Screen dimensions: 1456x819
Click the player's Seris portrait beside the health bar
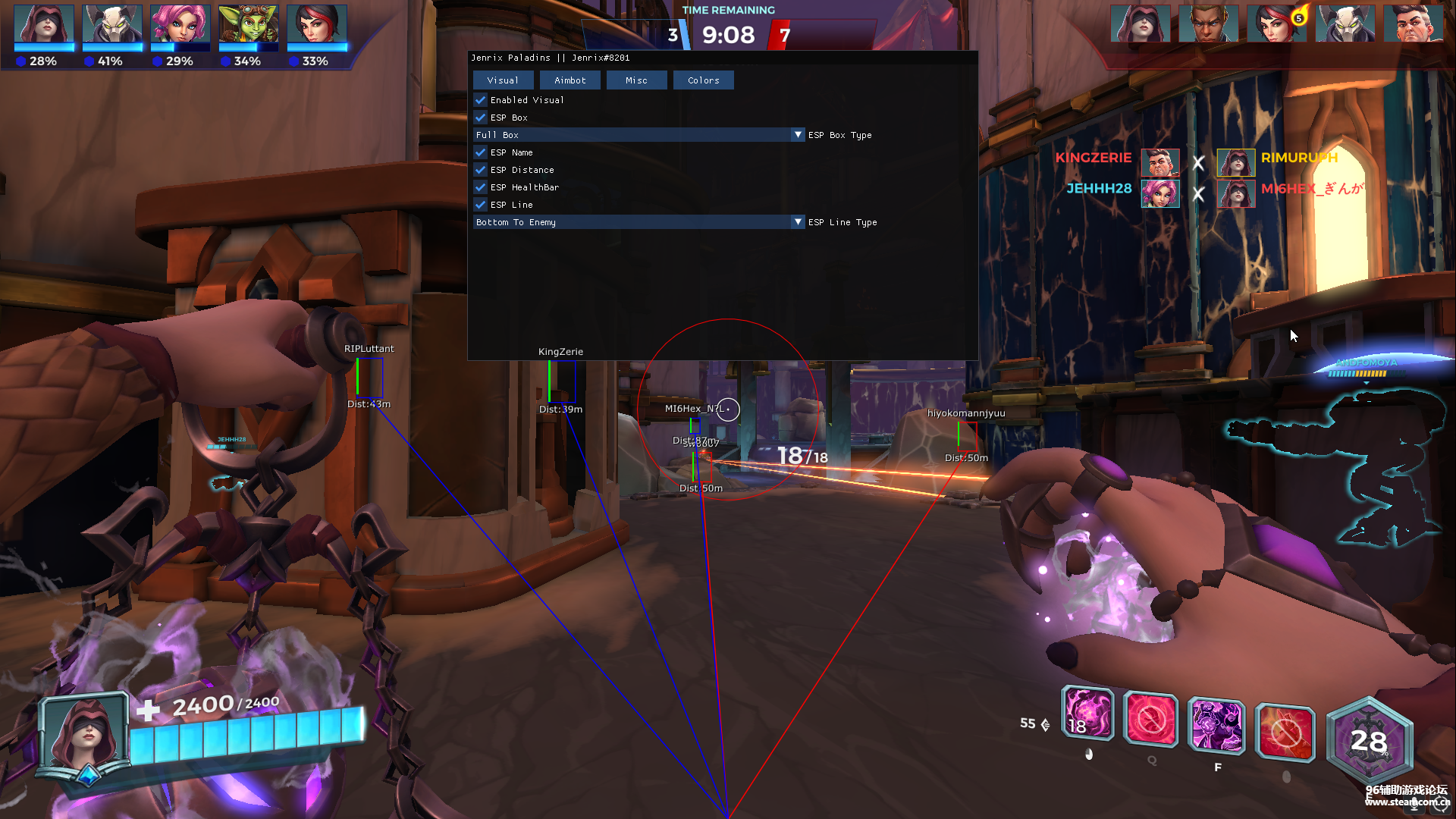(x=83, y=736)
